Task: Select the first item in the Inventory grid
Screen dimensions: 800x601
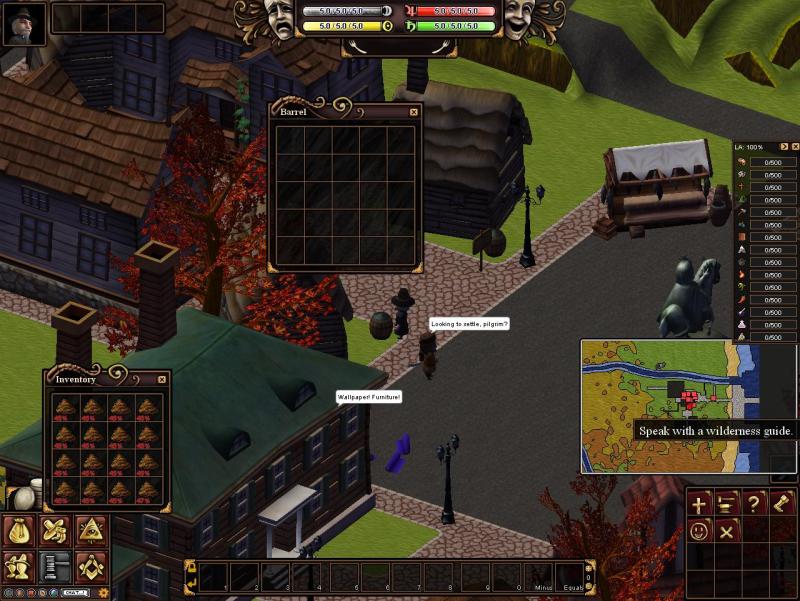Action: (65, 407)
